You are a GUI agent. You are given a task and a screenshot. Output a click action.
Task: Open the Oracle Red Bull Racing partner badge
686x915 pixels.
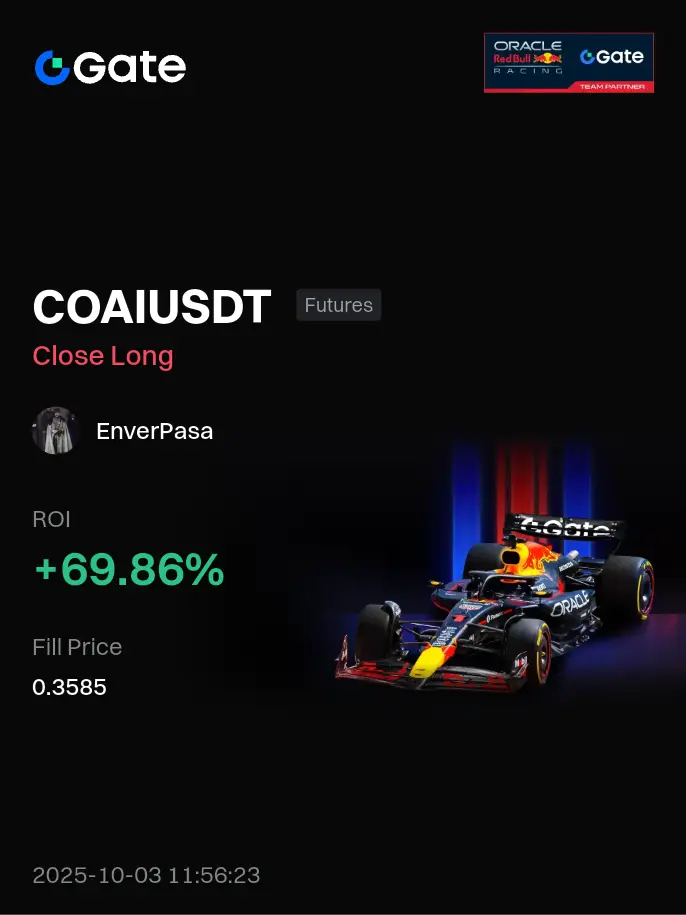568,62
